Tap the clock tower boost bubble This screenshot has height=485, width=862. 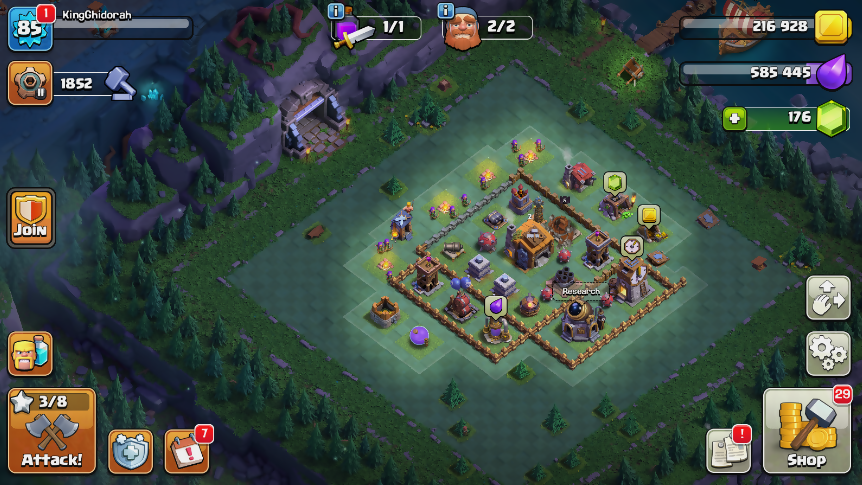pyautogui.click(x=631, y=246)
